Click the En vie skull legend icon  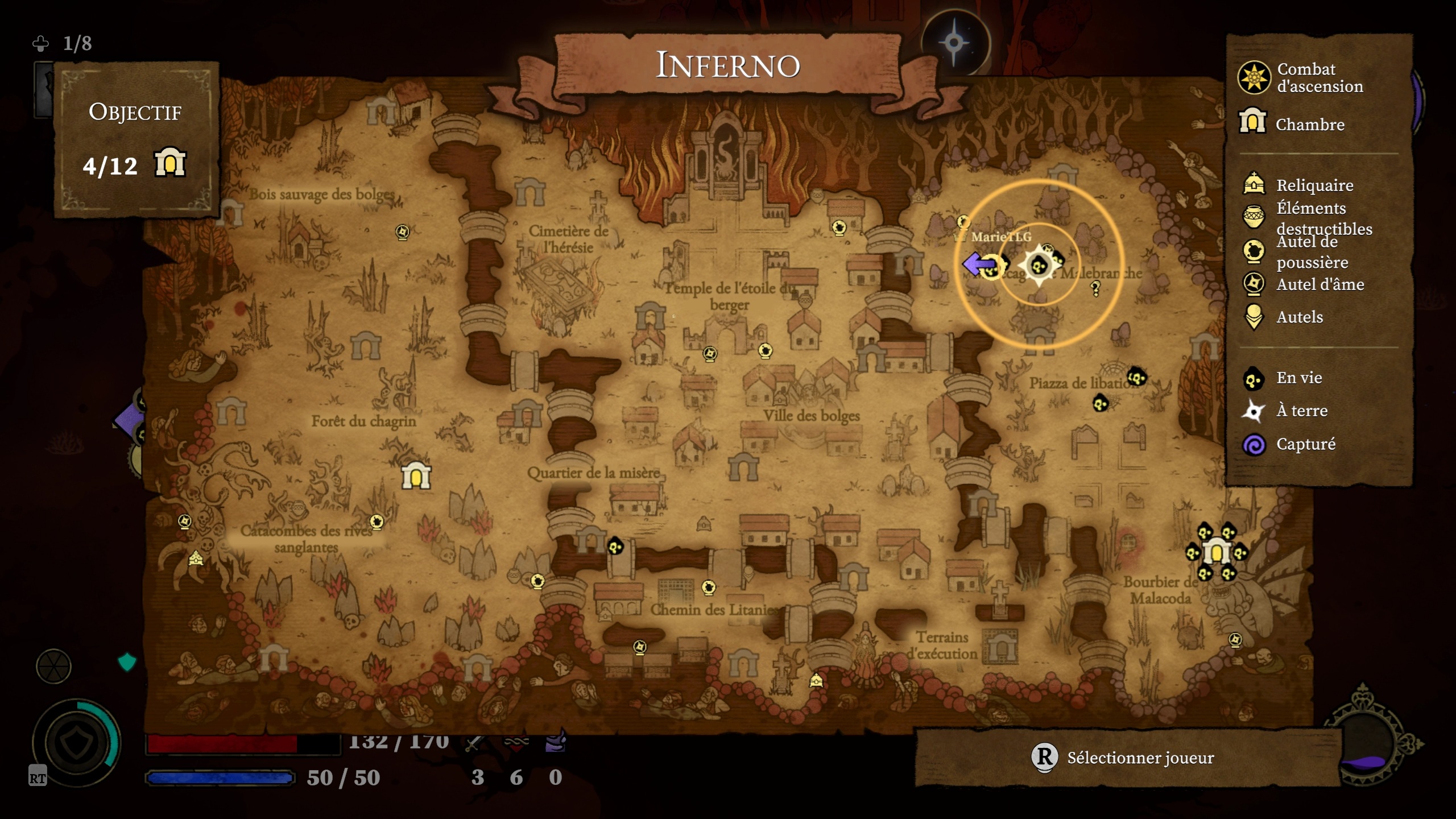pos(1252,378)
